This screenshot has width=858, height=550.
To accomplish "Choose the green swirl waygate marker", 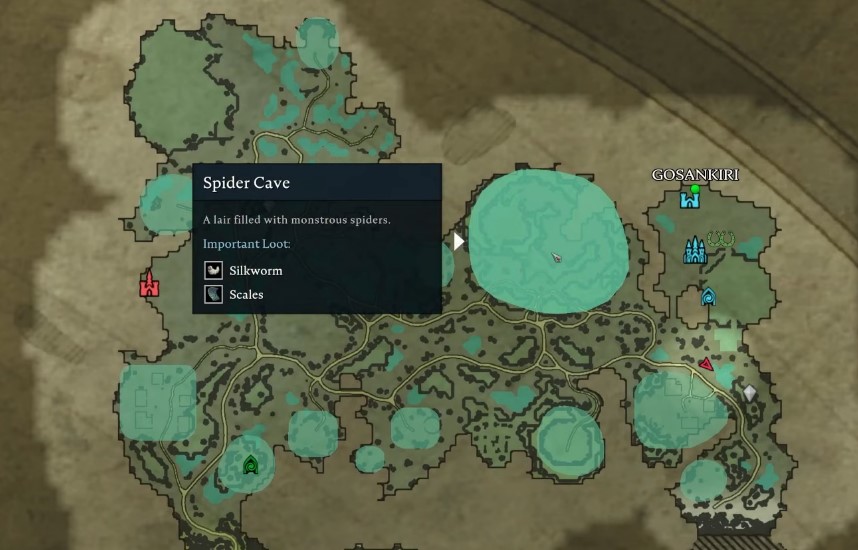I will [250, 464].
